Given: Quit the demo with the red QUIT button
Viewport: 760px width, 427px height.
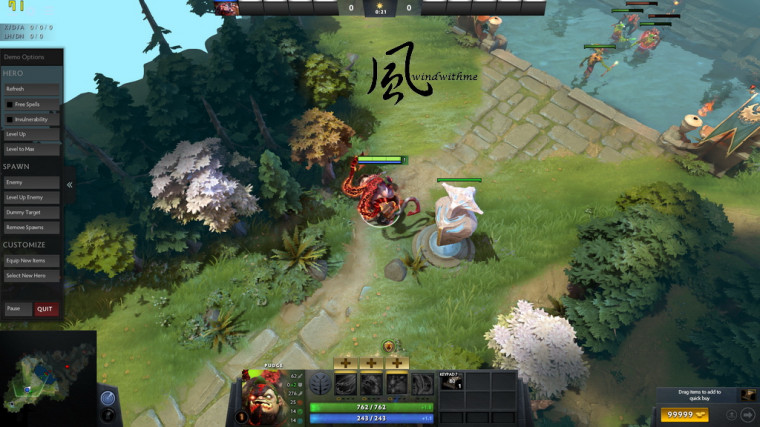Looking at the screenshot, I should 46,309.
